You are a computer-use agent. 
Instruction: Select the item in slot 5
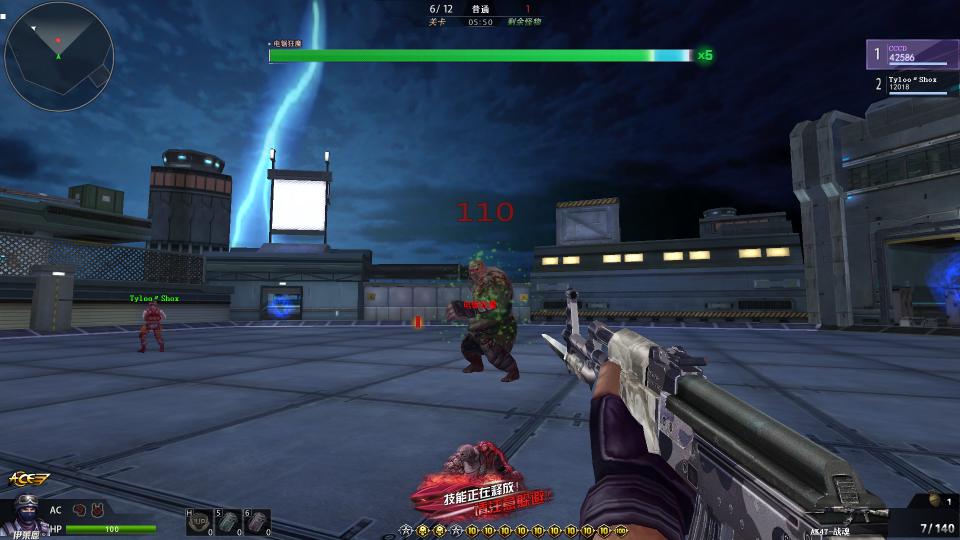228,523
